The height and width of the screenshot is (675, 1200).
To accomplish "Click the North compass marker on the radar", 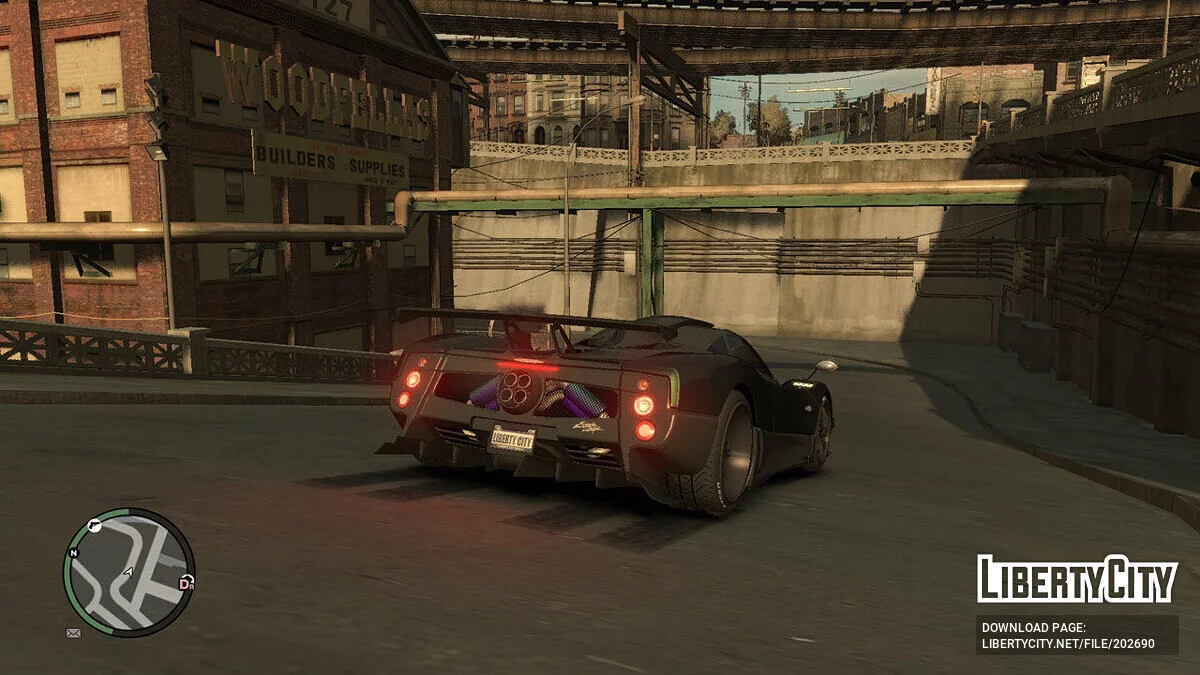I will coord(73,552).
